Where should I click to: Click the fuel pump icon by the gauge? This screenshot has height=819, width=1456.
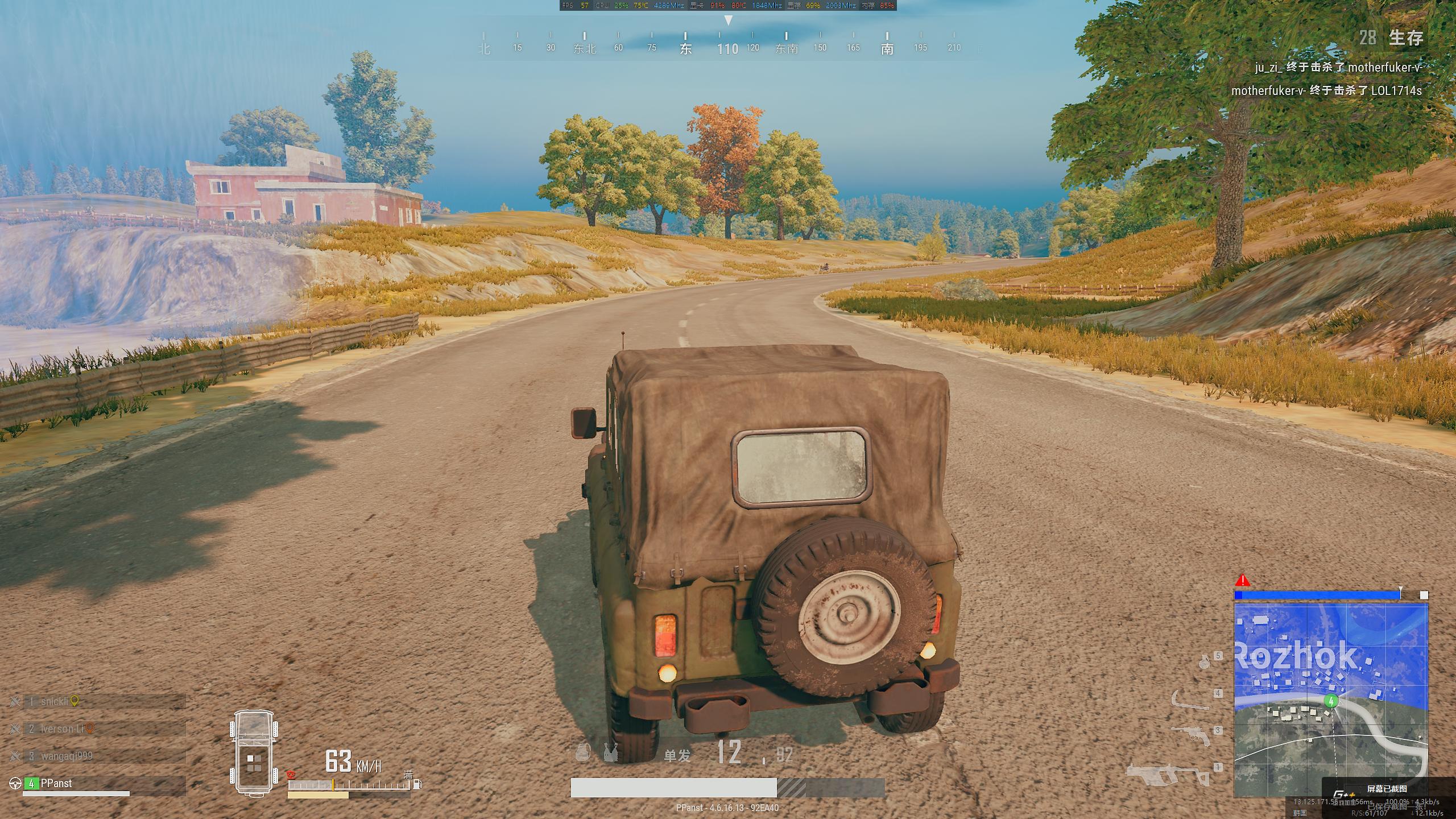point(417,784)
